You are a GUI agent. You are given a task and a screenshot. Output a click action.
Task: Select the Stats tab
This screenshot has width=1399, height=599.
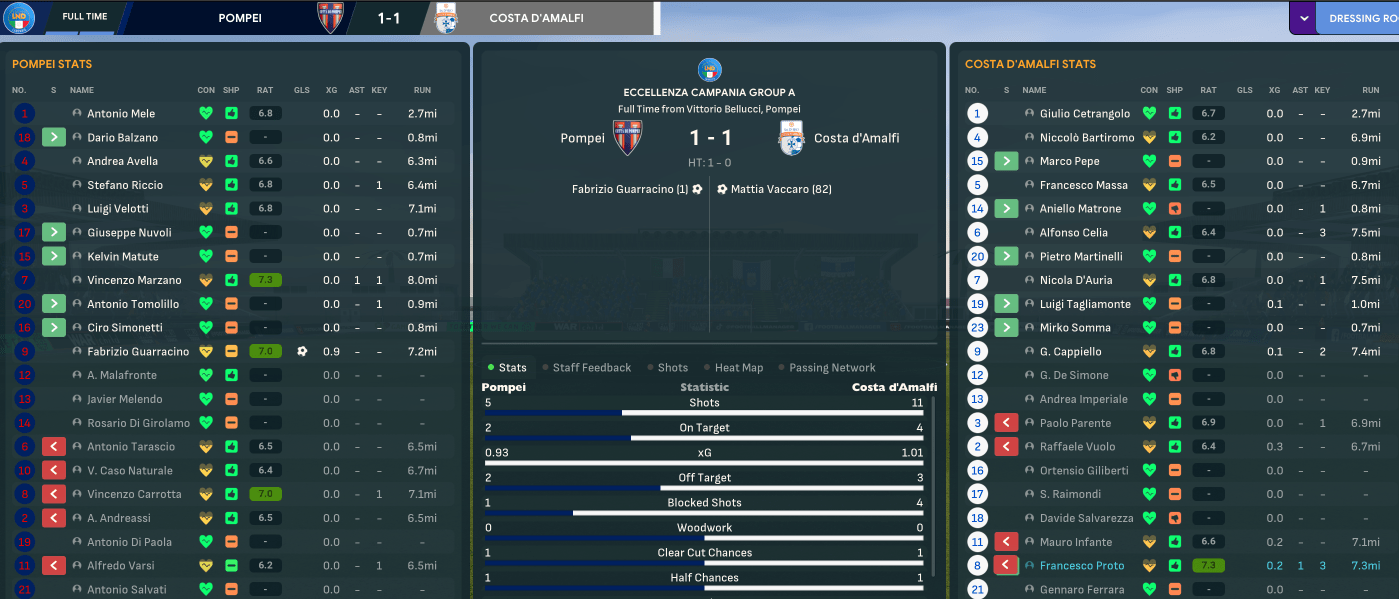pos(512,368)
